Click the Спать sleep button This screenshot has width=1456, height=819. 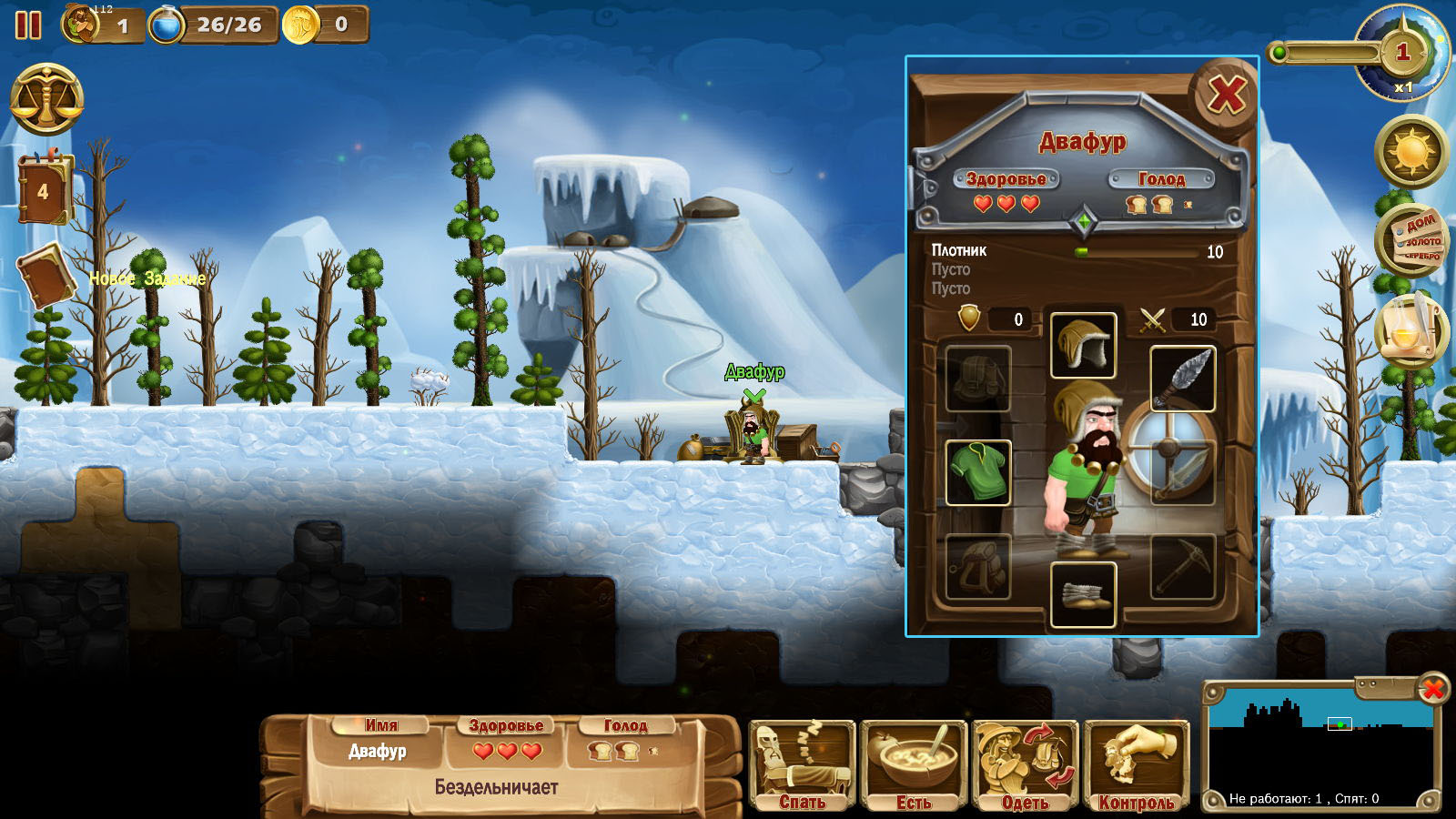(x=802, y=765)
